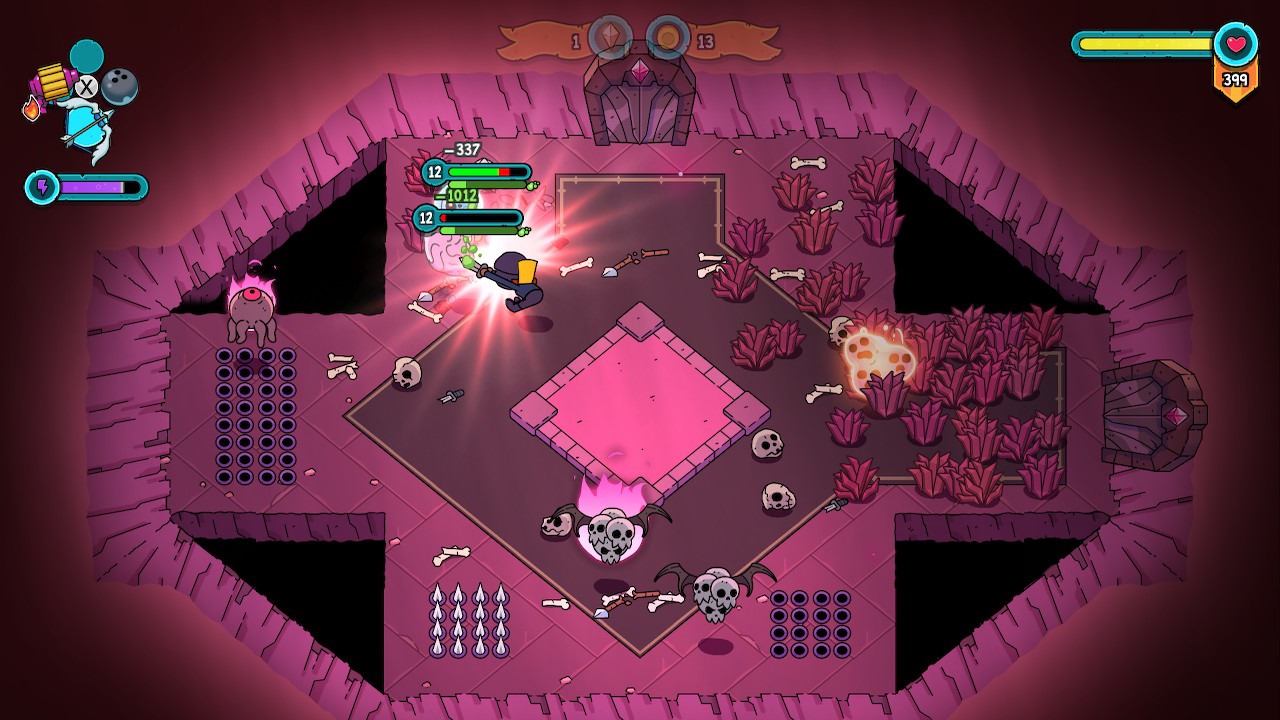Screen dimensions: 1280x720
Task: Click the purple lightning energy icon
Action: [x=42, y=187]
